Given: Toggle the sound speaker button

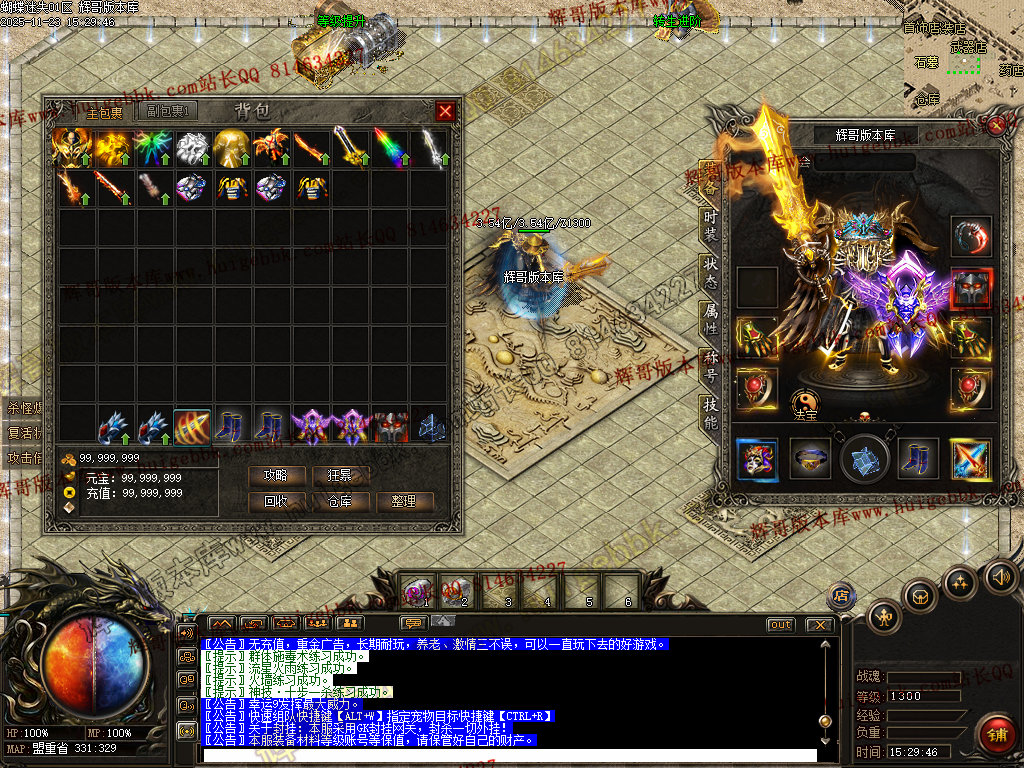Looking at the screenshot, I should (1001, 577).
